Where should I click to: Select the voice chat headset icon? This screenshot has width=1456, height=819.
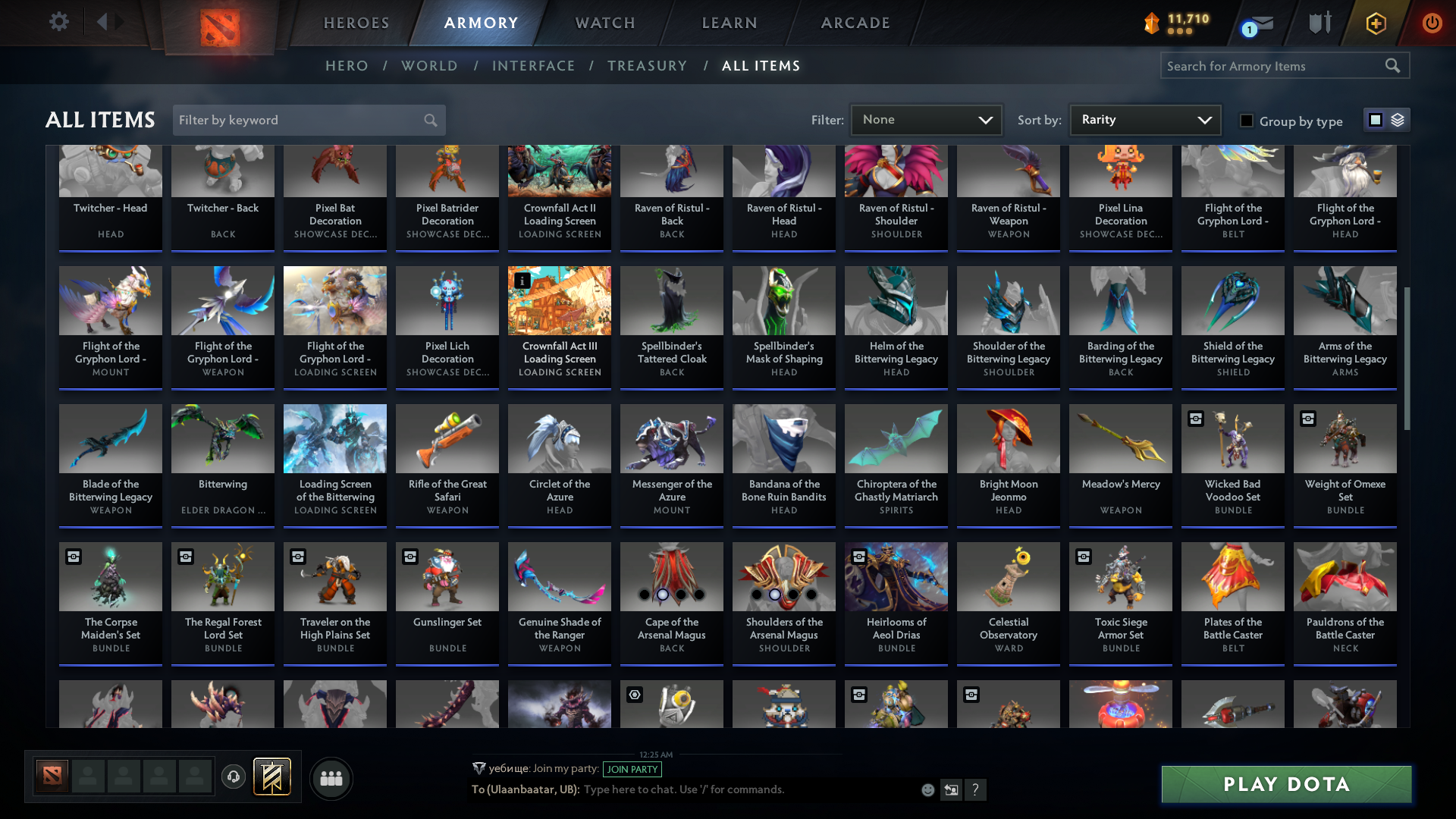234,777
